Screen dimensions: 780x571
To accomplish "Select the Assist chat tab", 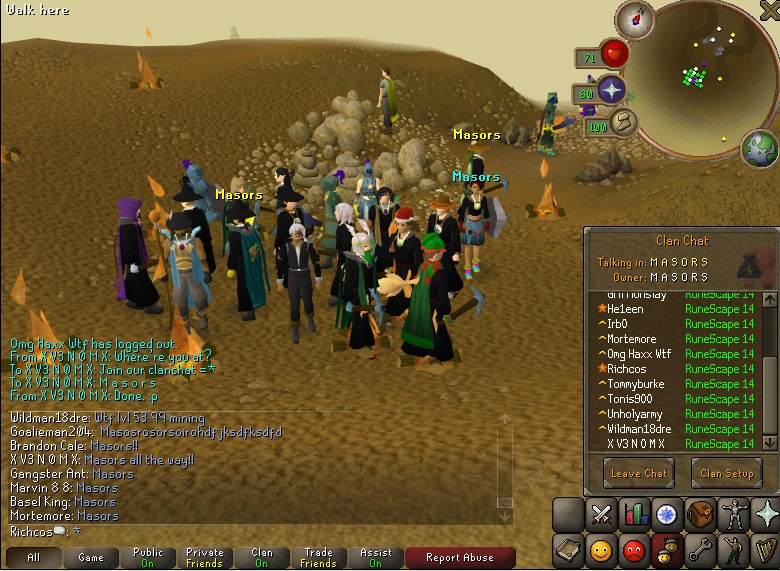I will coord(376,557).
